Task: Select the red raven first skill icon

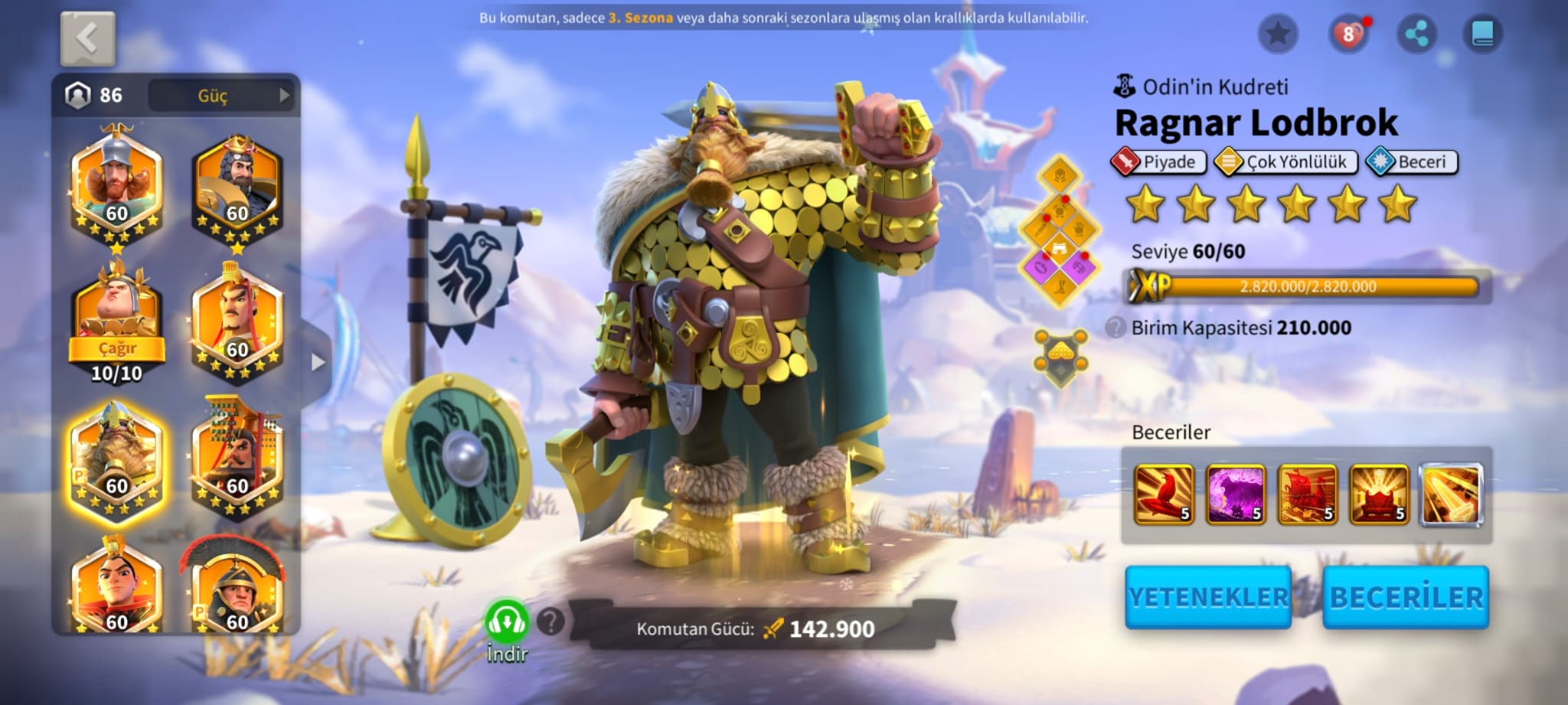Action: pyautogui.click(x=1163, y=494)
